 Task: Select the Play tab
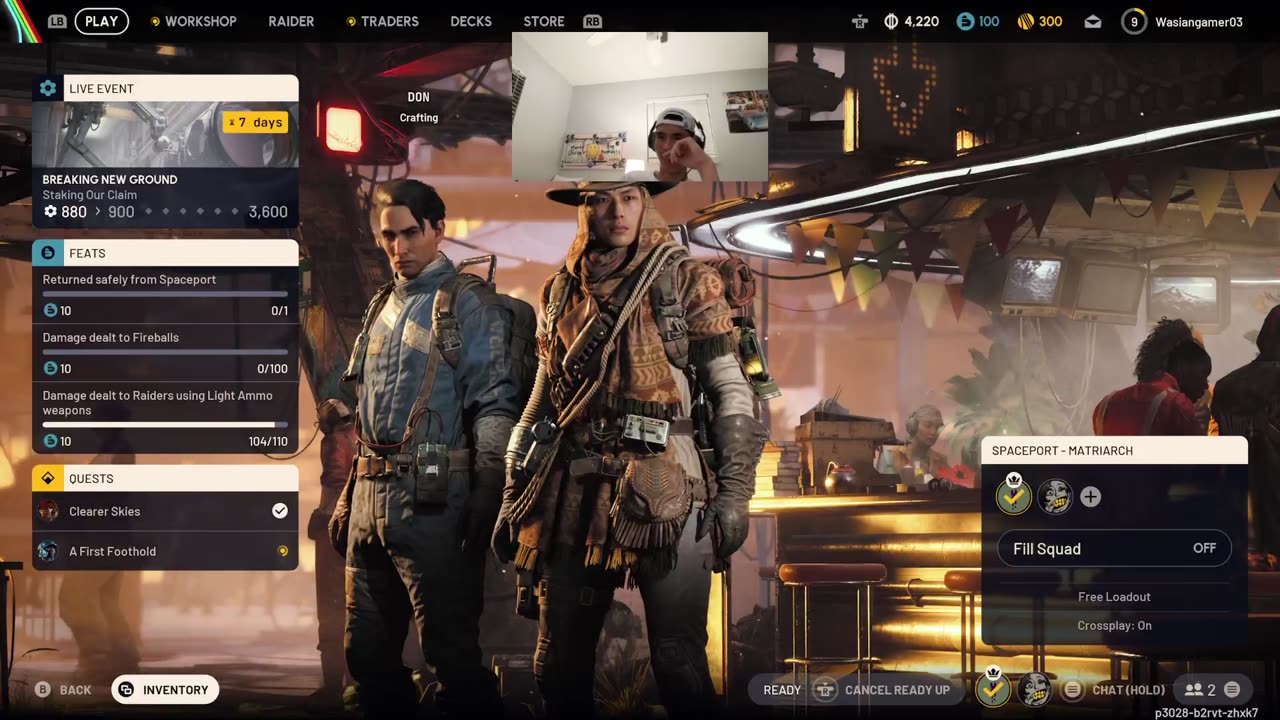102,21
